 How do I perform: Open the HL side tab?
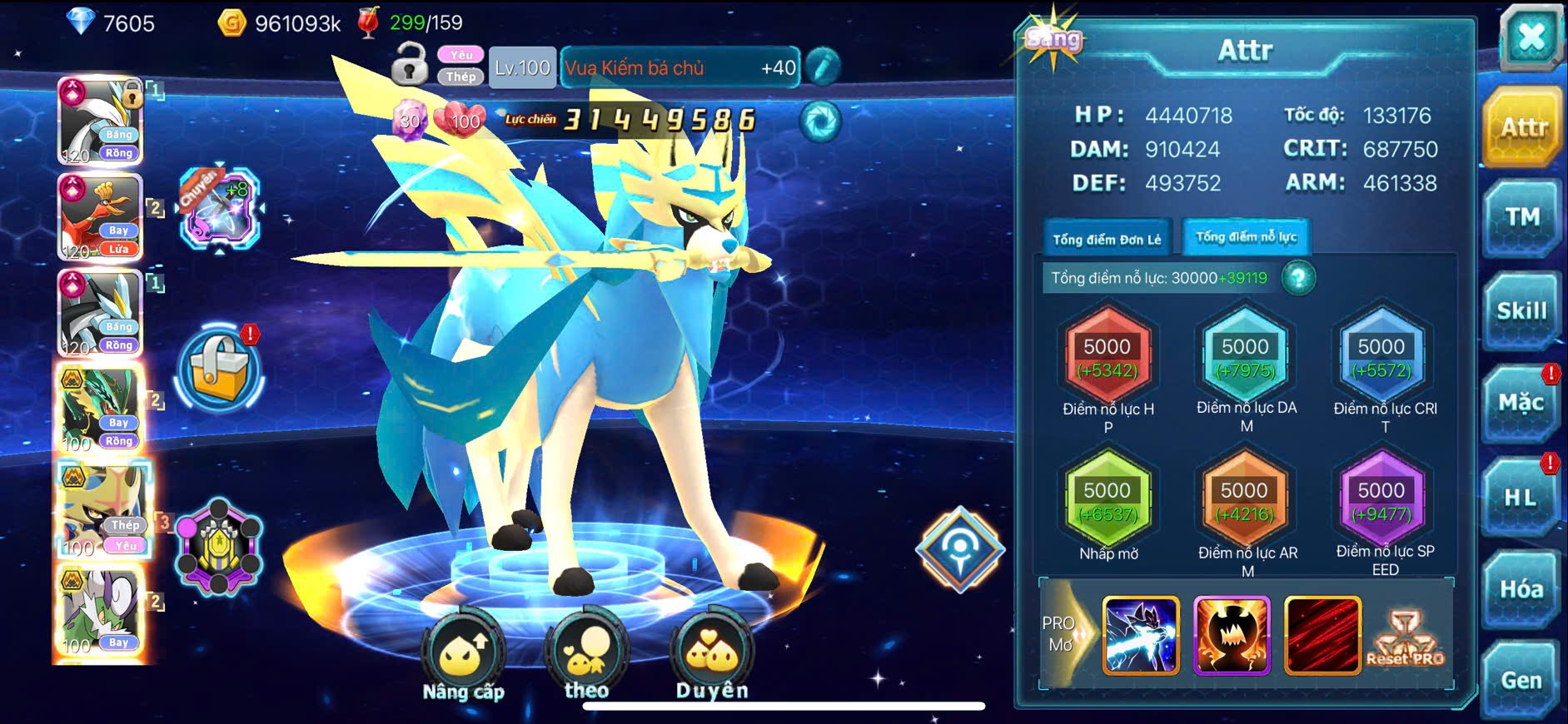point(1521,498)
